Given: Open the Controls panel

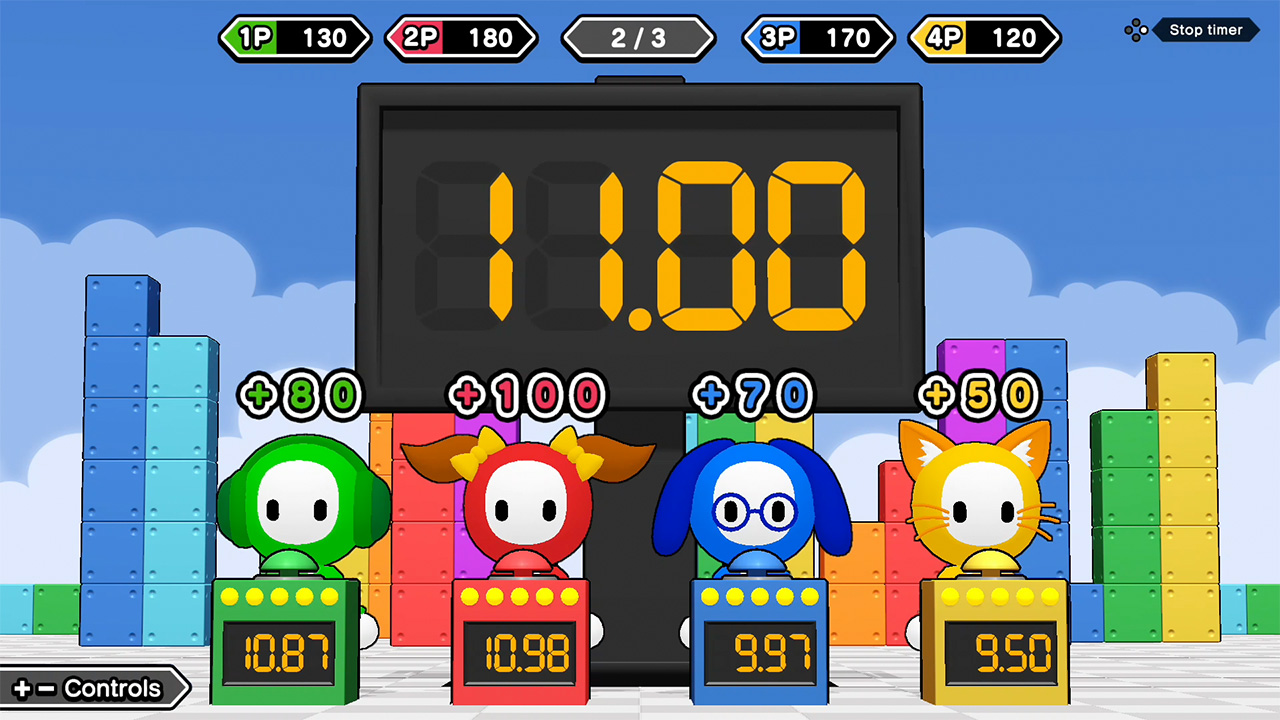Looking at the screenshot, I should [x=90, y=688].
